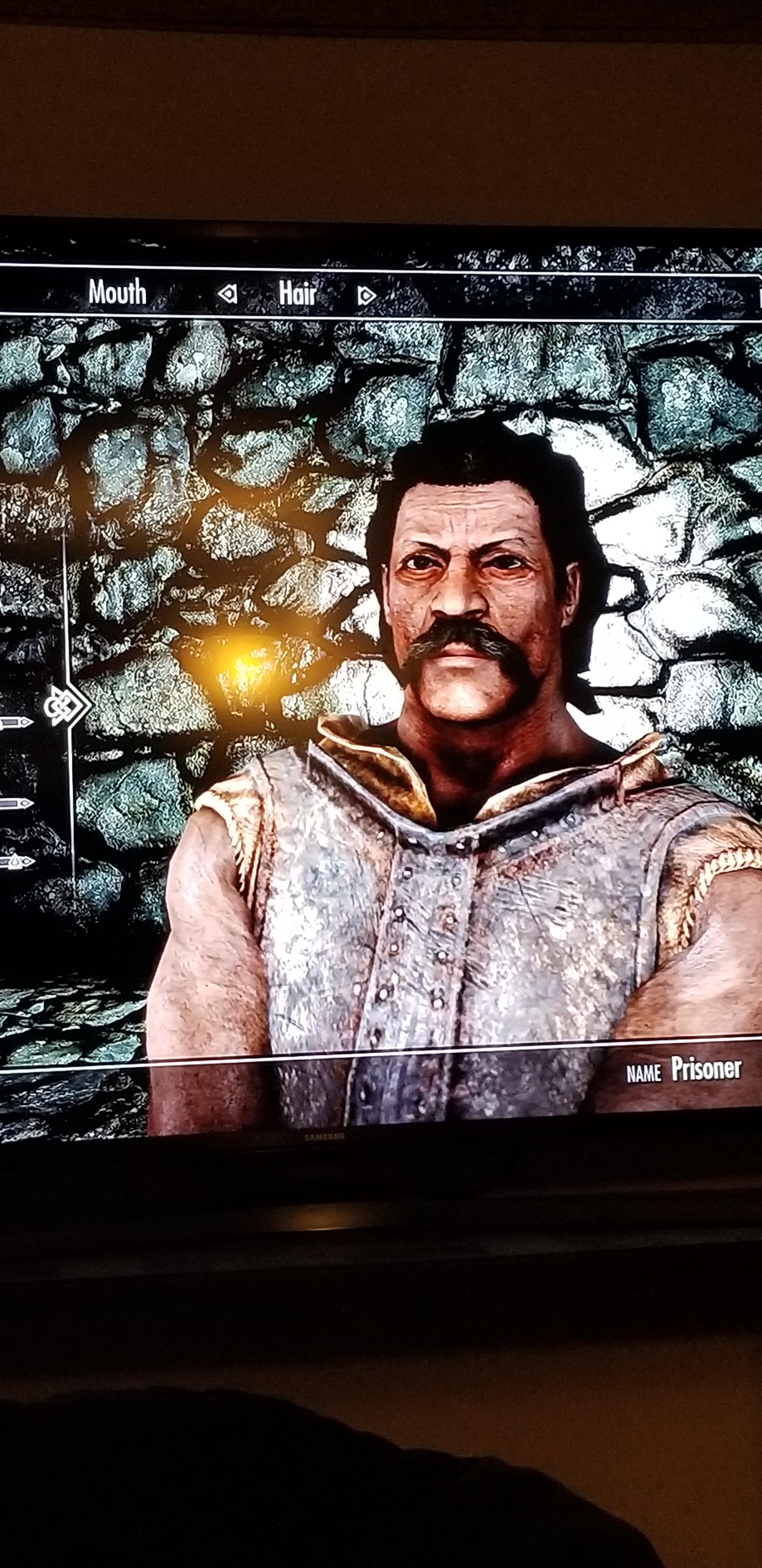Click the teardrop ornament on the bottom slider
The width and height of the screenshot is (762, 1568).
15,862
